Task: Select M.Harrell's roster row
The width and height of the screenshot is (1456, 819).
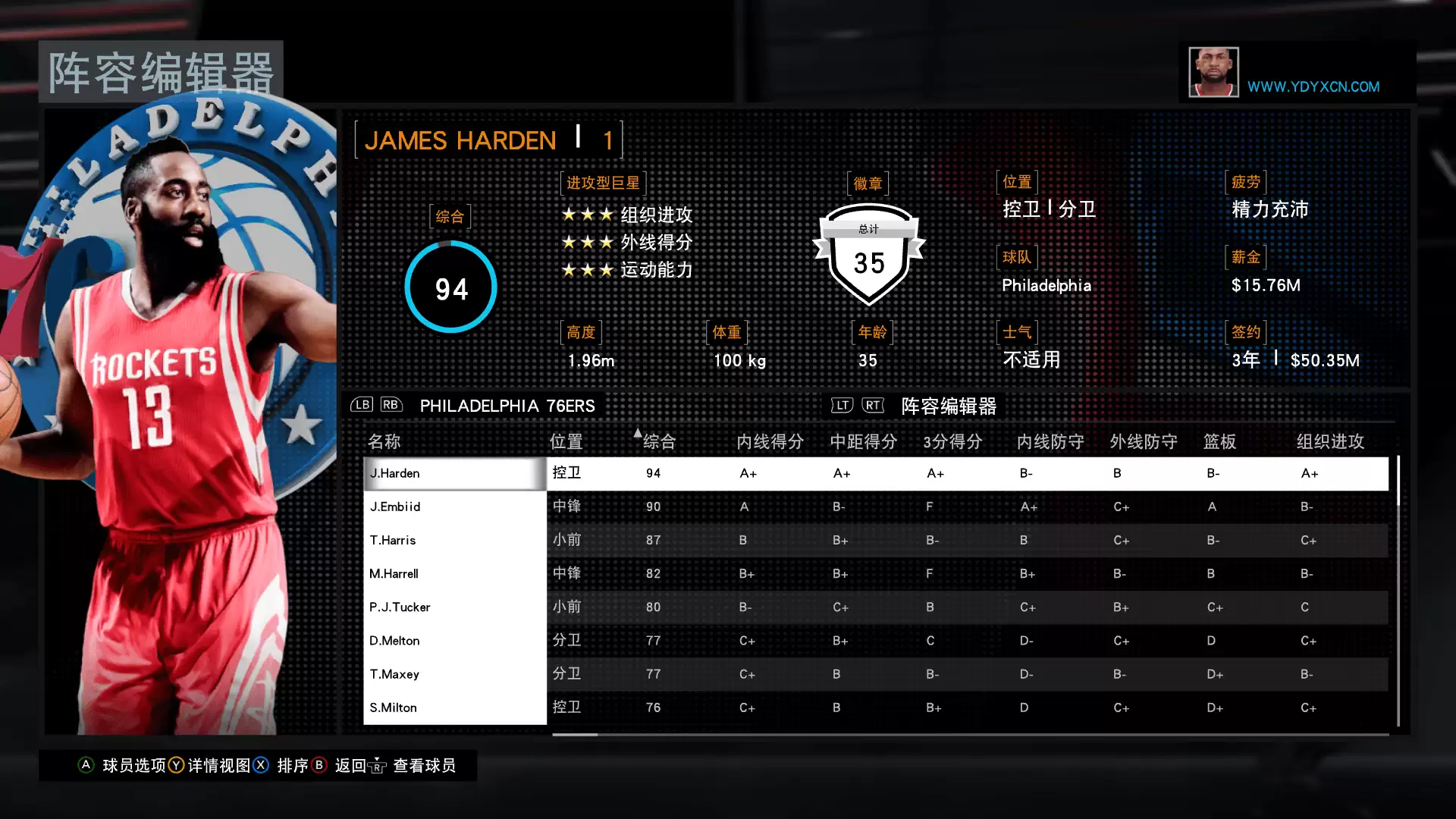Action: pos(455,573)
